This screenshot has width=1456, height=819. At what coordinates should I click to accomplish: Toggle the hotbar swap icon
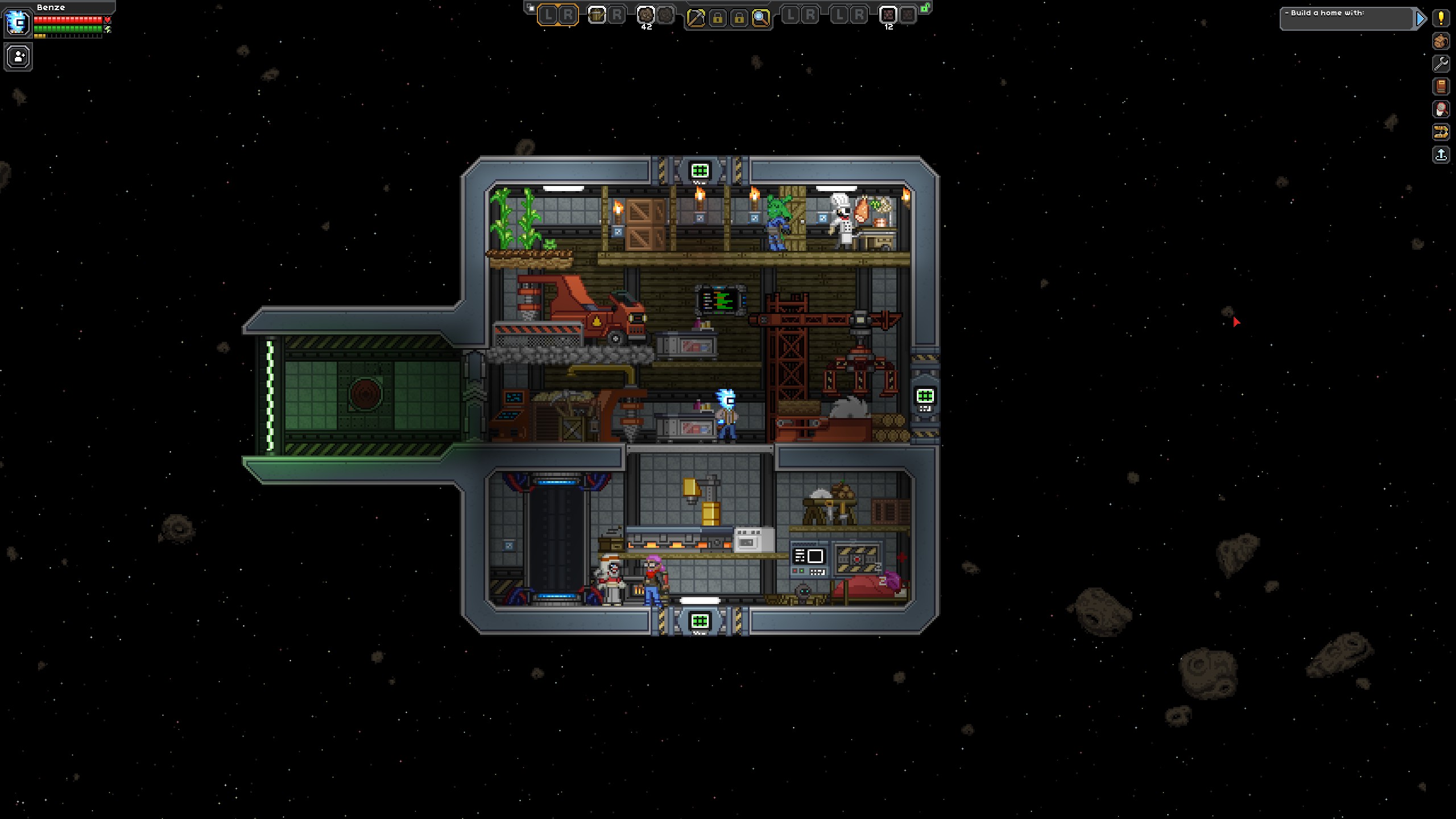[530, 8]
